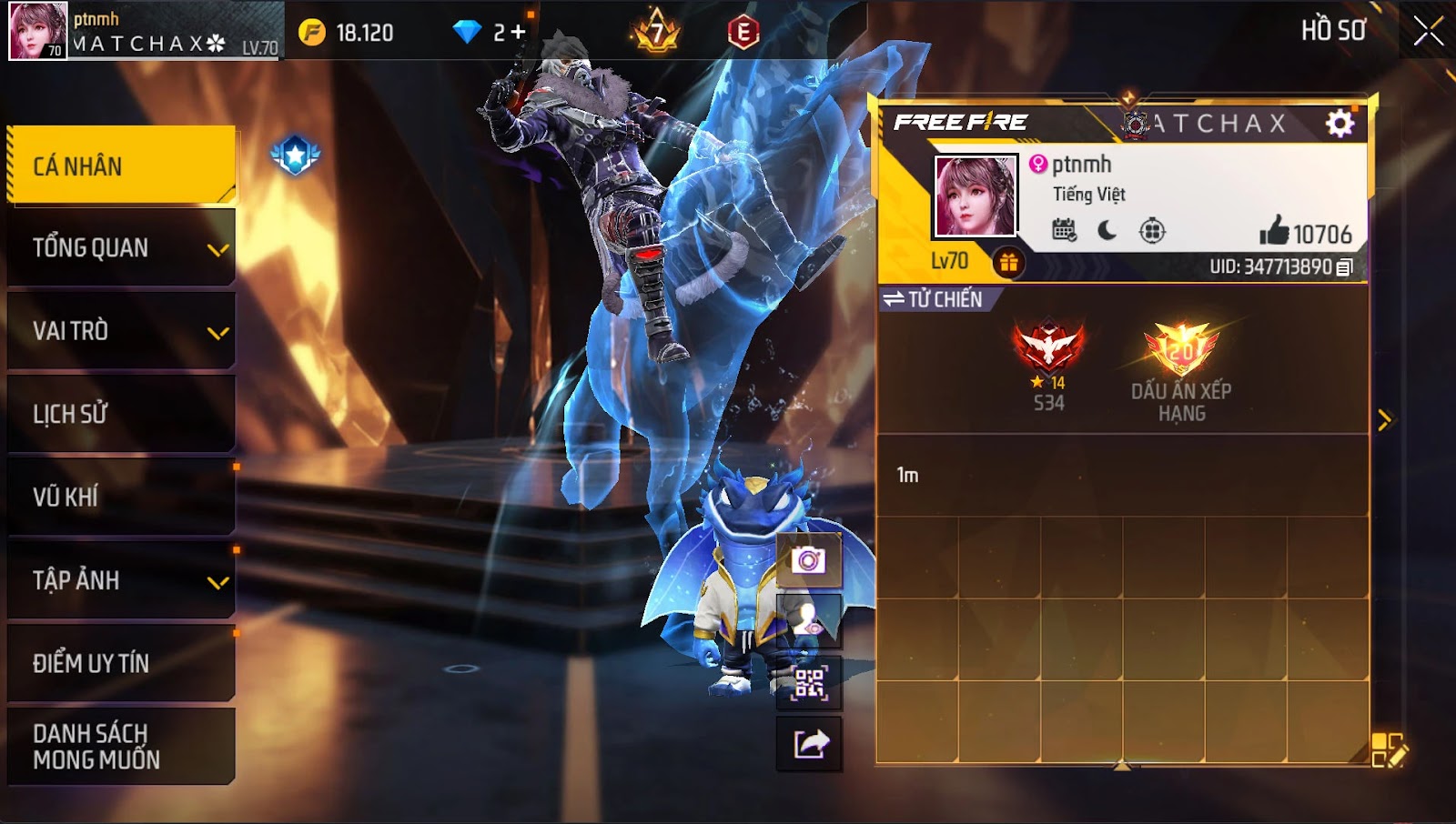Like the profile with thumbs-up icon
Image resolution: width=1456 pixels, height=824 pixels.
point(1274,232)
